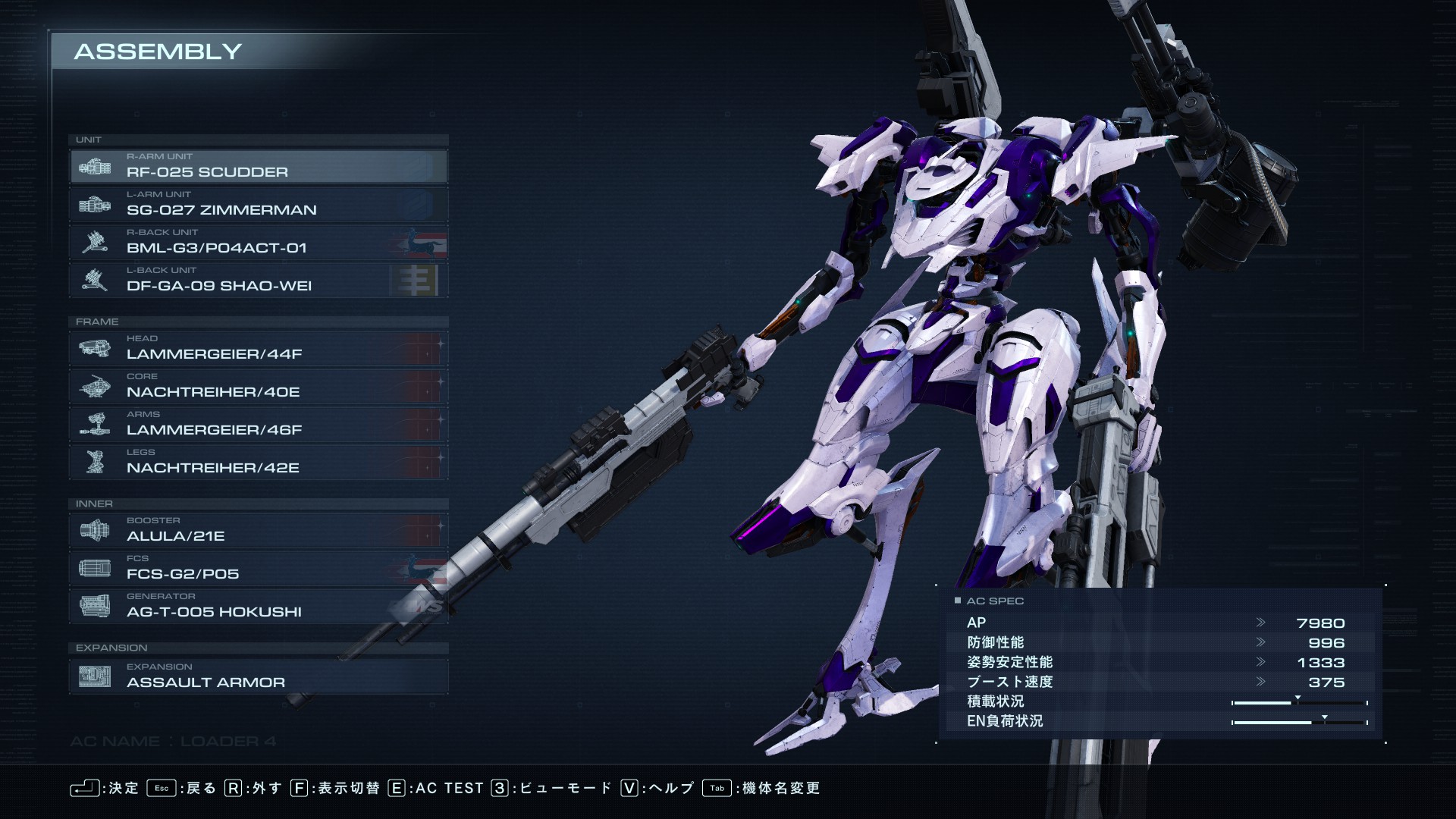Select the Booster ALULA/21E slot
Screen dimensions: 1456x819
258,530
